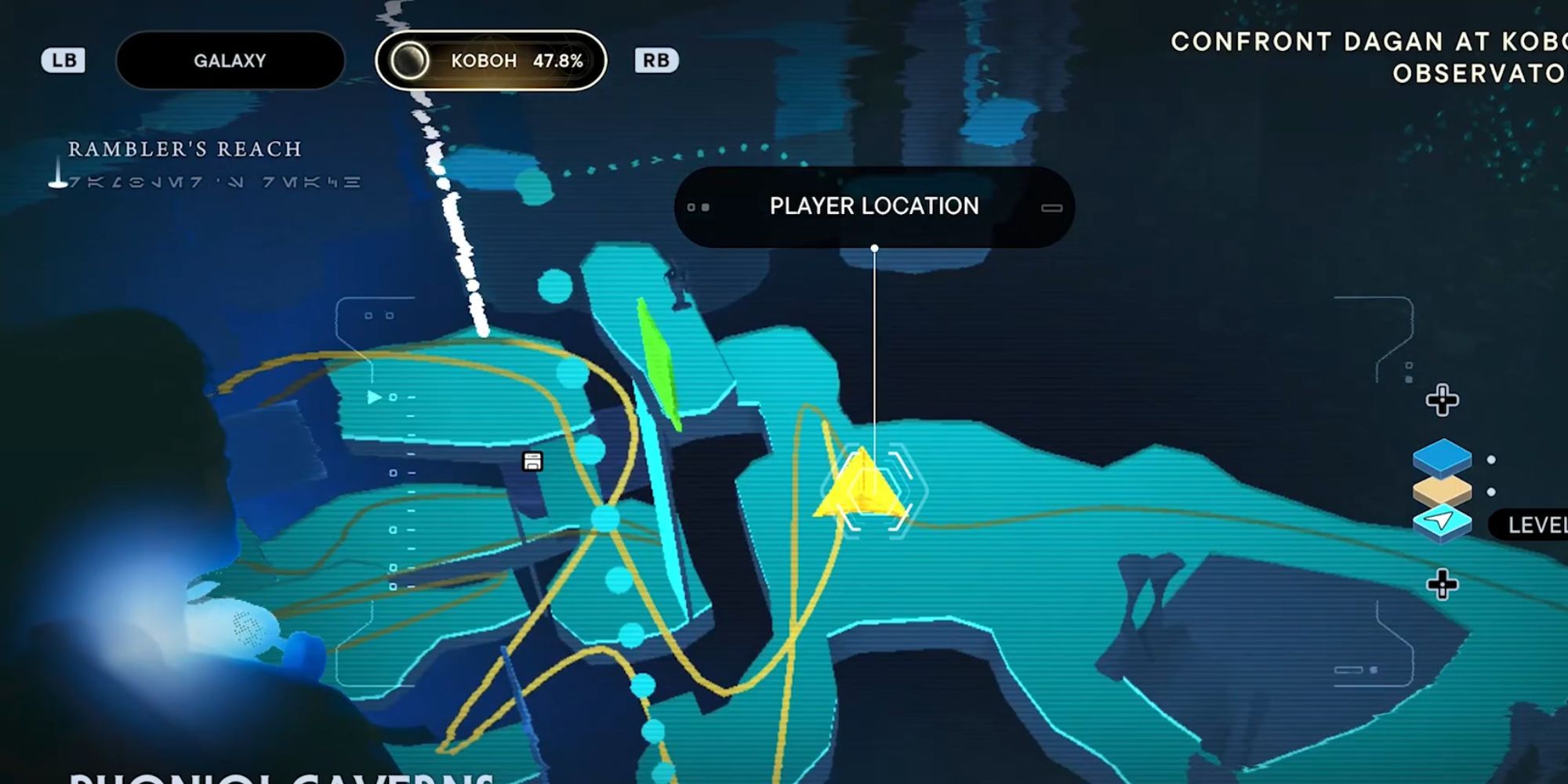Click the cyan arrow current level cube
The width and height of the screenshot is (1568, 784).
coord(1441,521)
